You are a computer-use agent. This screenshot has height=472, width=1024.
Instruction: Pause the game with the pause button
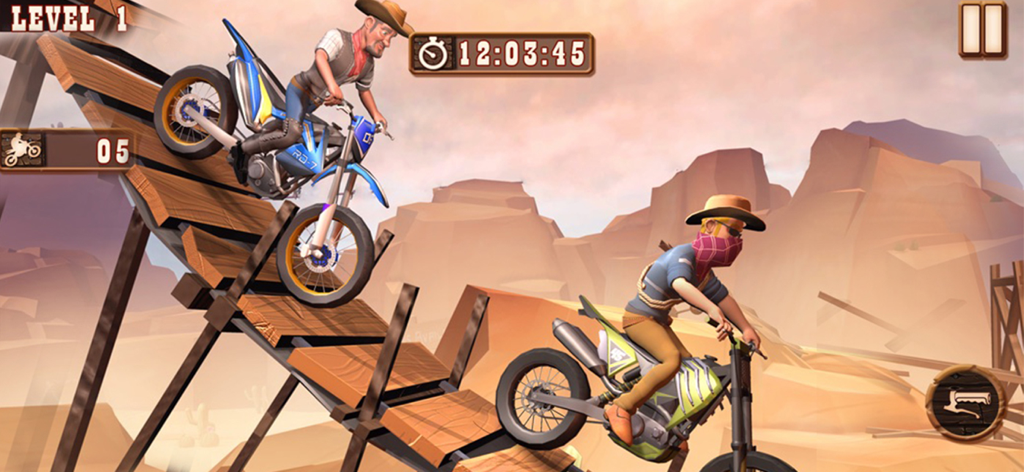pyautogui.click(x=982, y=30)
